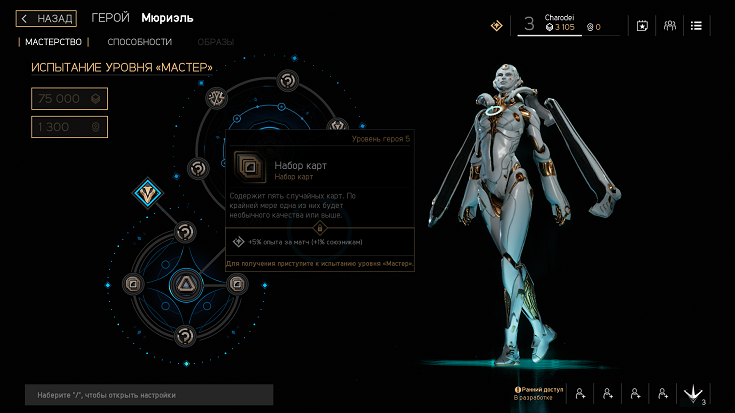Go back with the НАЗАД button
735x413 pixels.
pyautogui.click(x=46, y=18)
